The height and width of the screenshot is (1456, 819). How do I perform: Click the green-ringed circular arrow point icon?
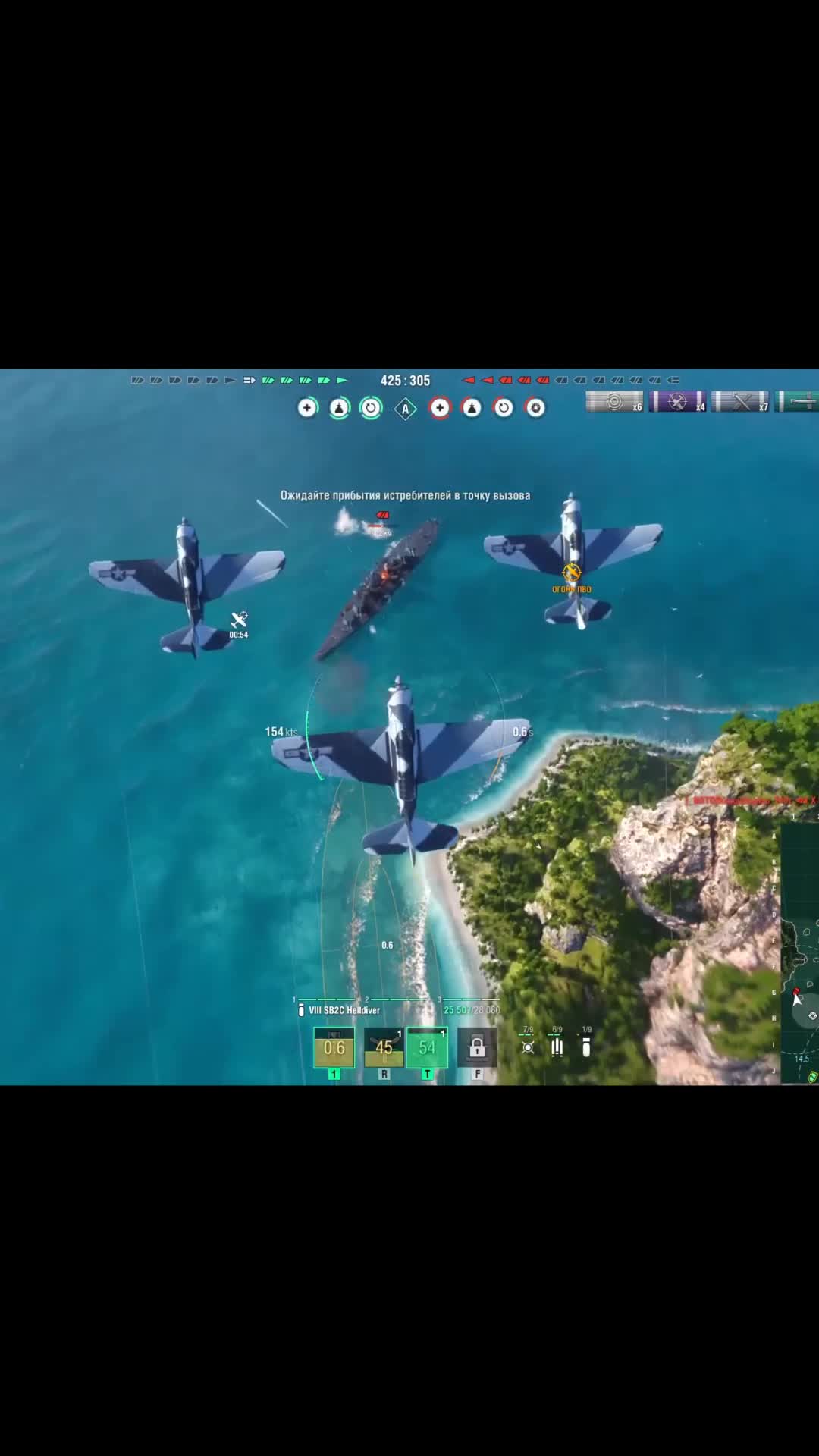[371, 408]
